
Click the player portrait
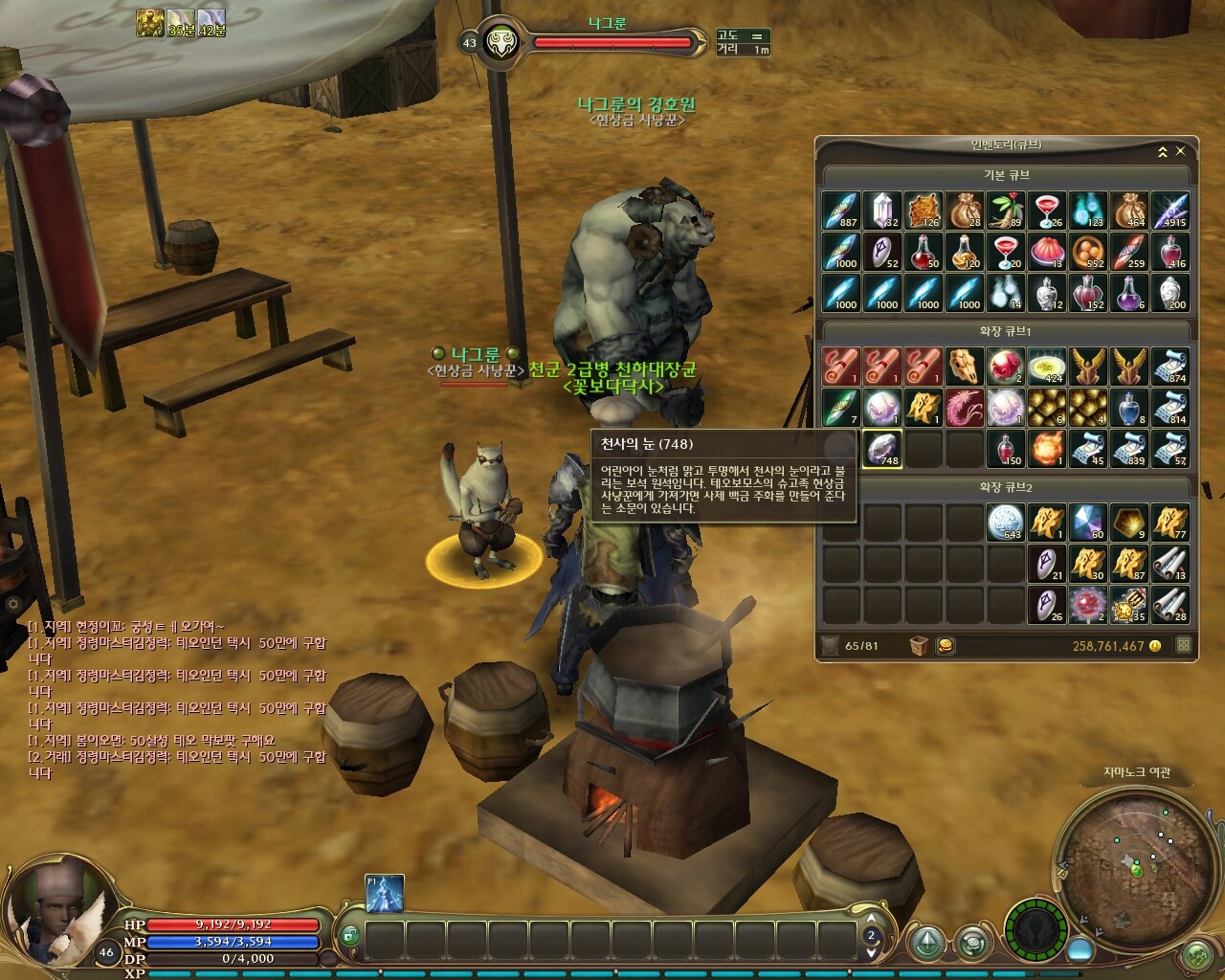click(x=59, y=902)
